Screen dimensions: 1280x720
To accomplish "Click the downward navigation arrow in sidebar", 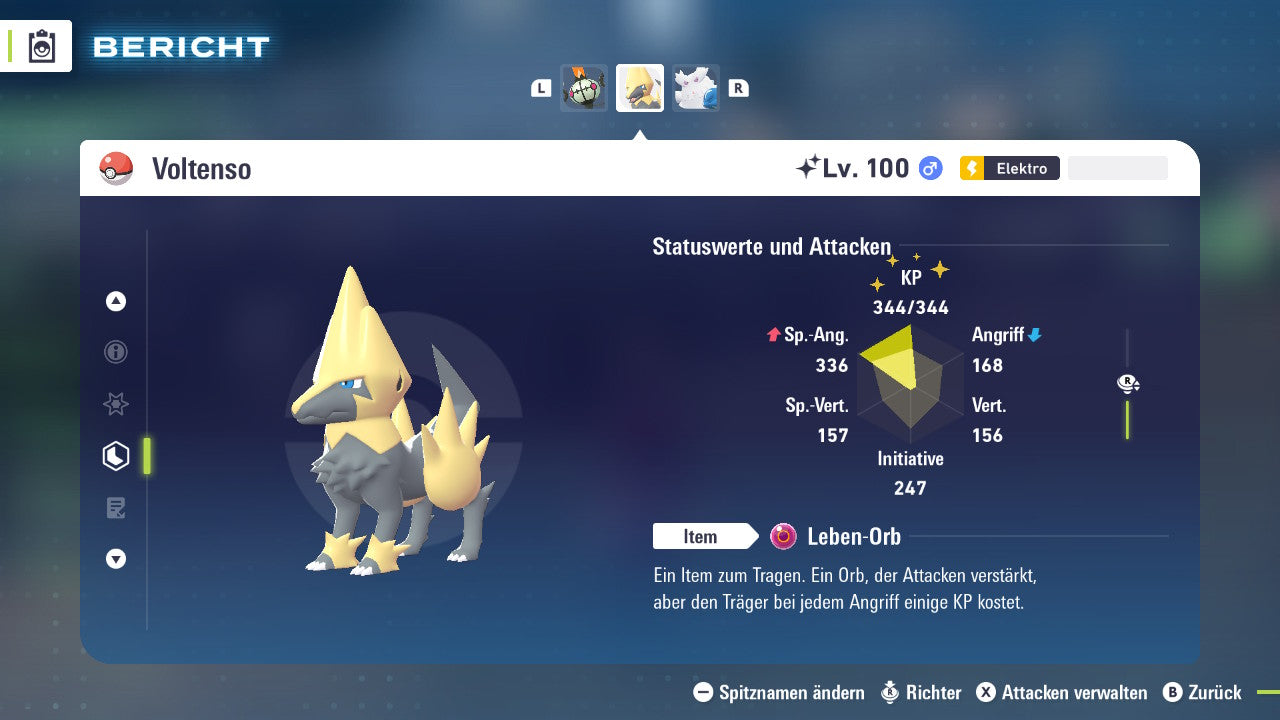I will (116, 559).
